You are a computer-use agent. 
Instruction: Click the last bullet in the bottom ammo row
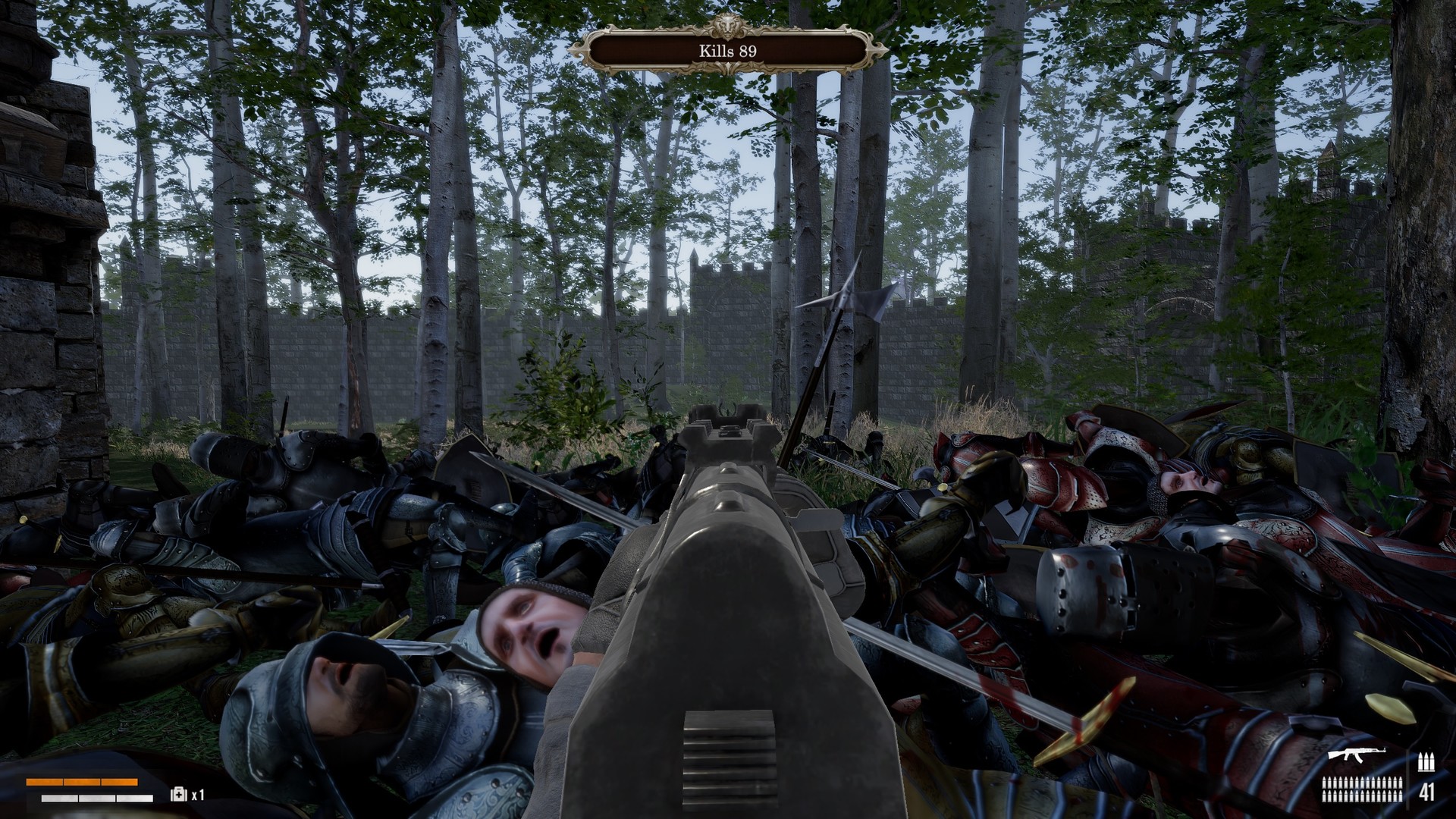(x=1401, y=796)
